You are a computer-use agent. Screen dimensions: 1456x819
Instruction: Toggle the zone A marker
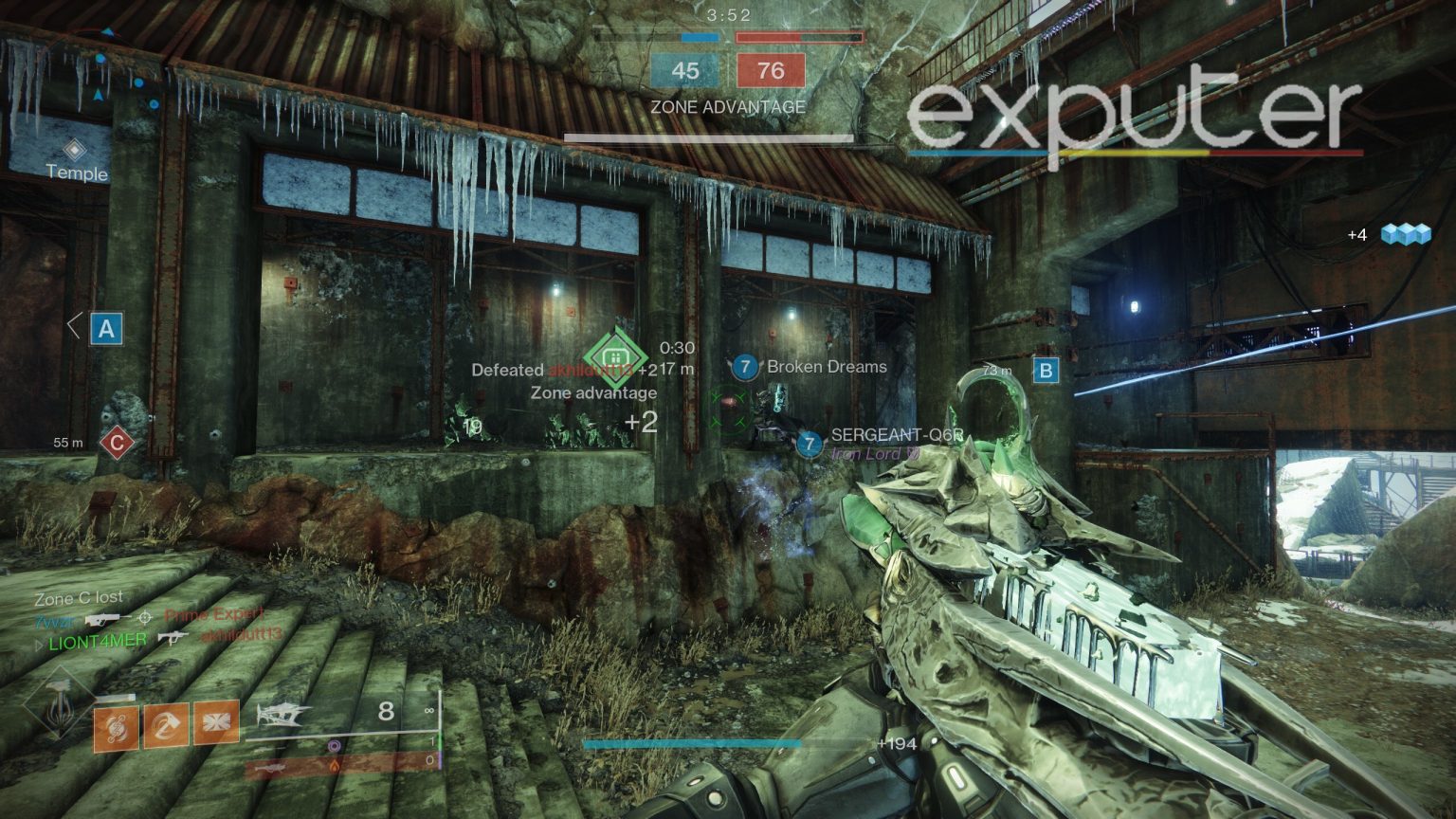click(x=106, y=330)
